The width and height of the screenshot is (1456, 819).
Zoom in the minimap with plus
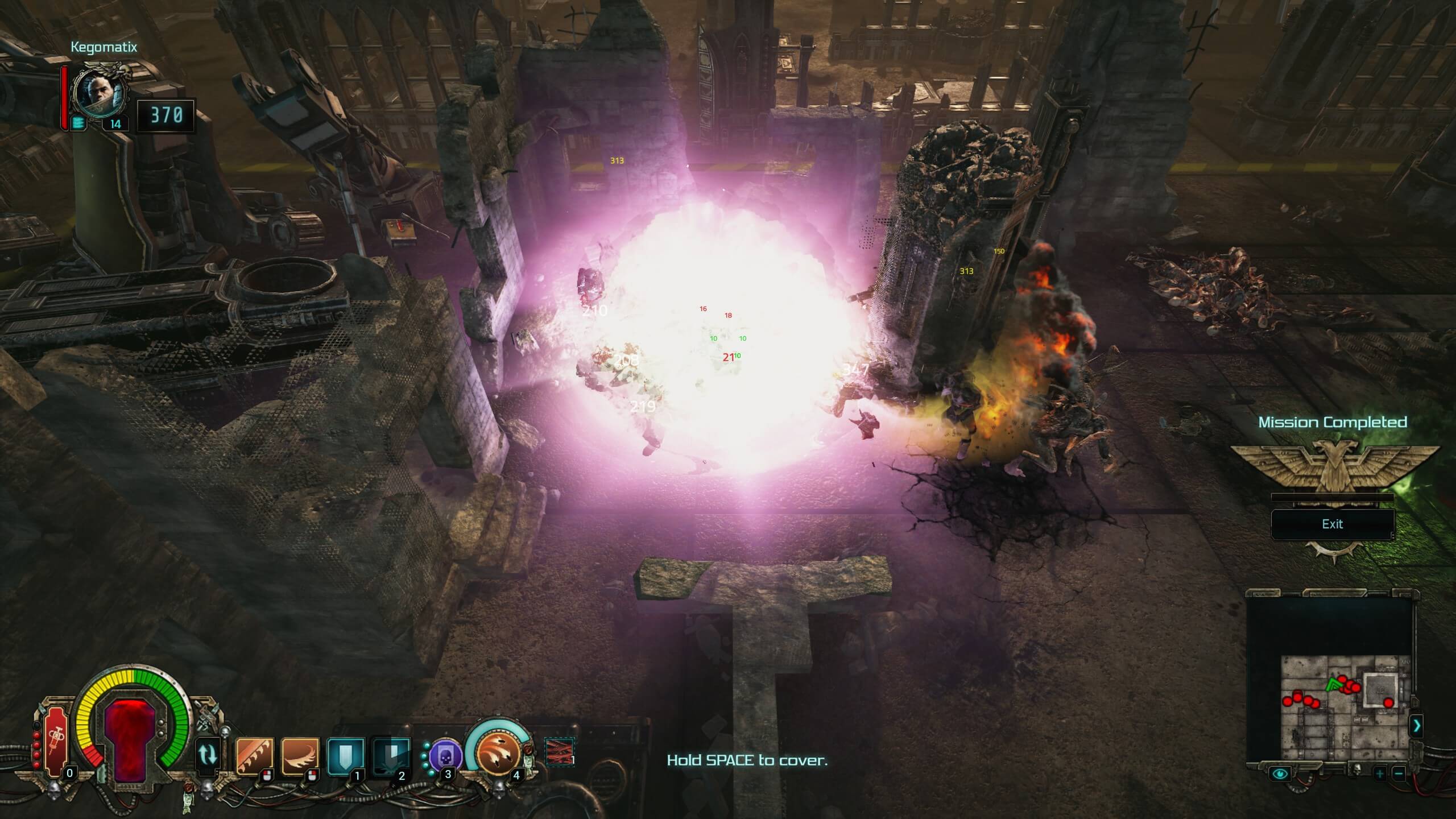pyautogui.click(x=1379, y=774)
